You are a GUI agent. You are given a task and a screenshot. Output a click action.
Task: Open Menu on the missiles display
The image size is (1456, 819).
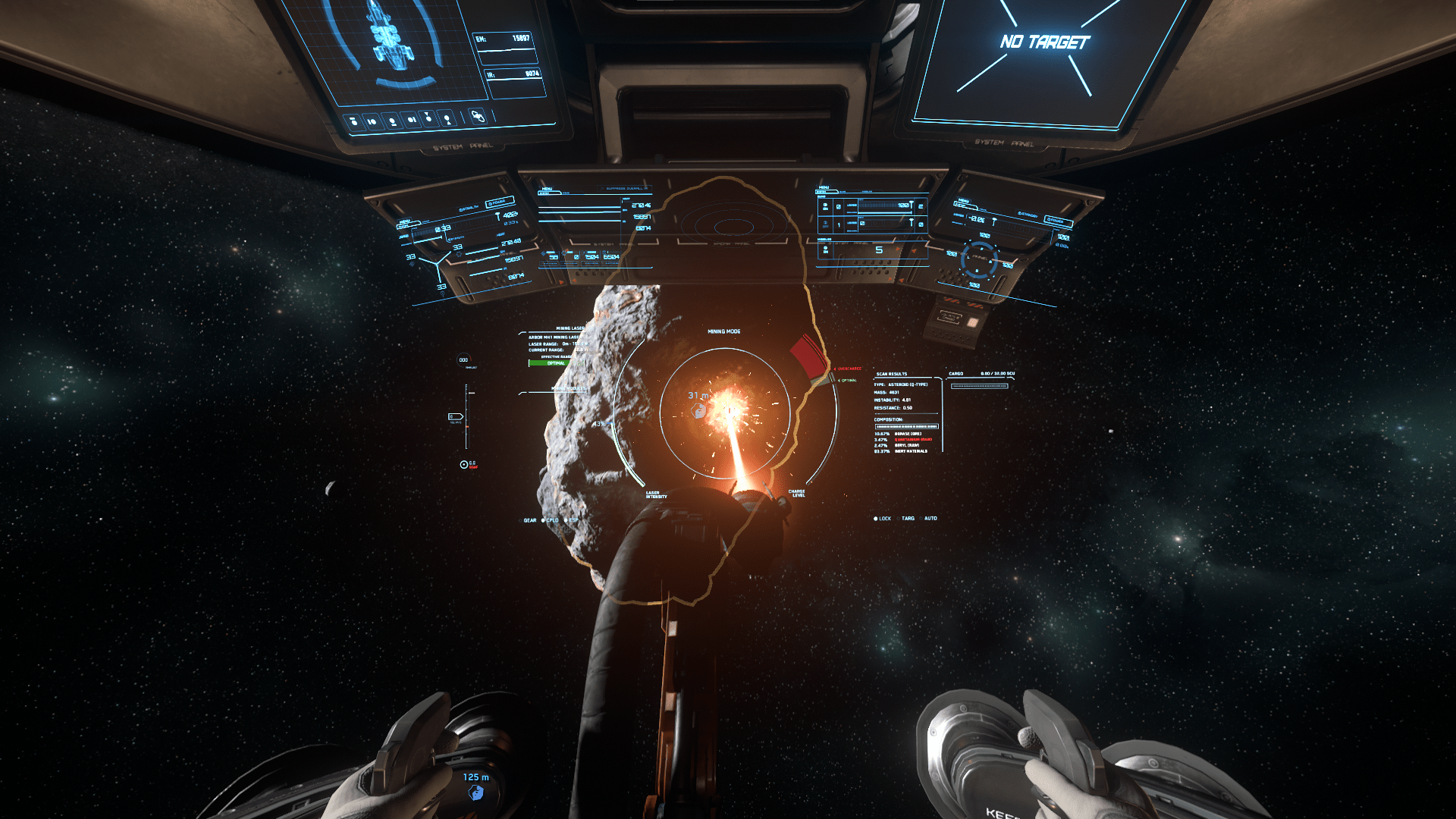click(824, 187)
